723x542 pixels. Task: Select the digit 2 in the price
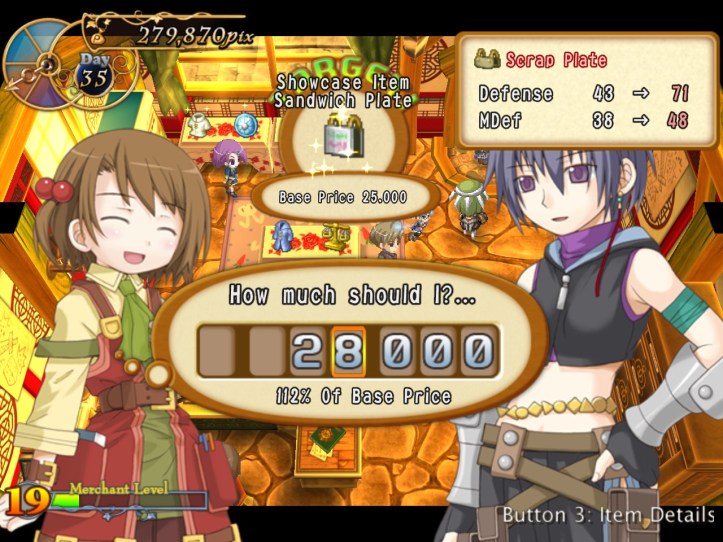[307, 352]
